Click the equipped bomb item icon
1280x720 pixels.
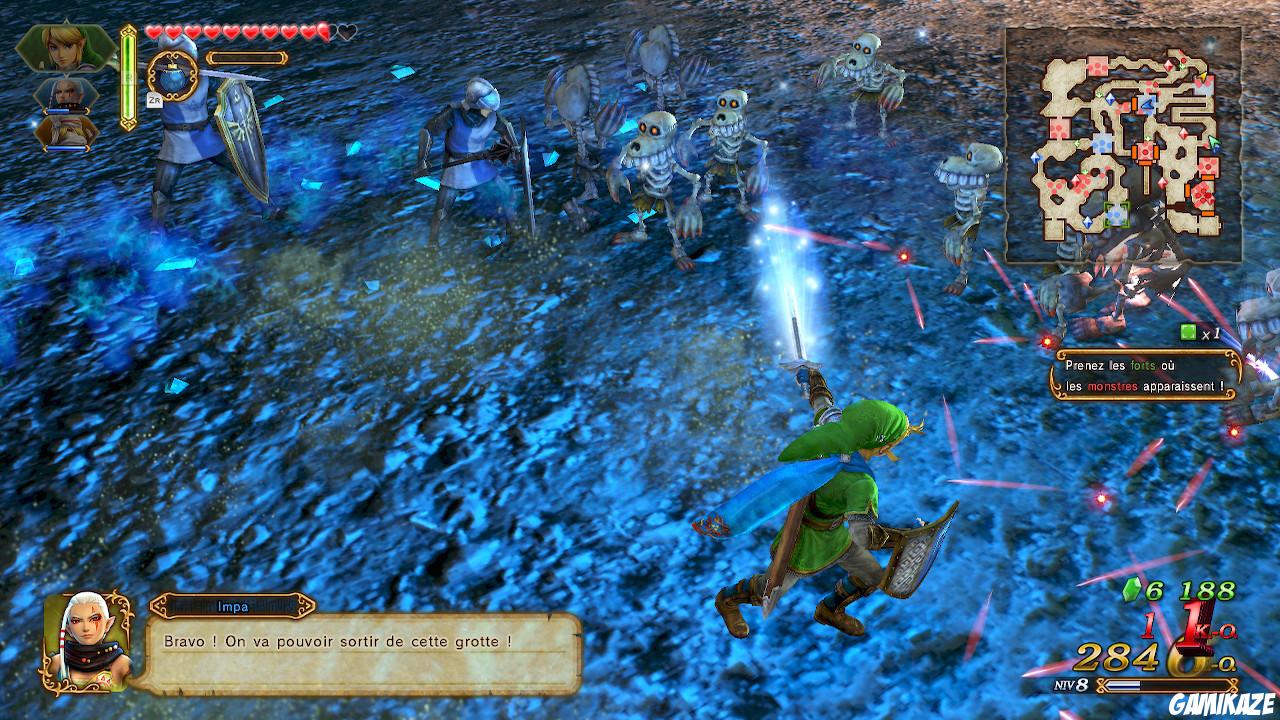[x=172, y=75]
